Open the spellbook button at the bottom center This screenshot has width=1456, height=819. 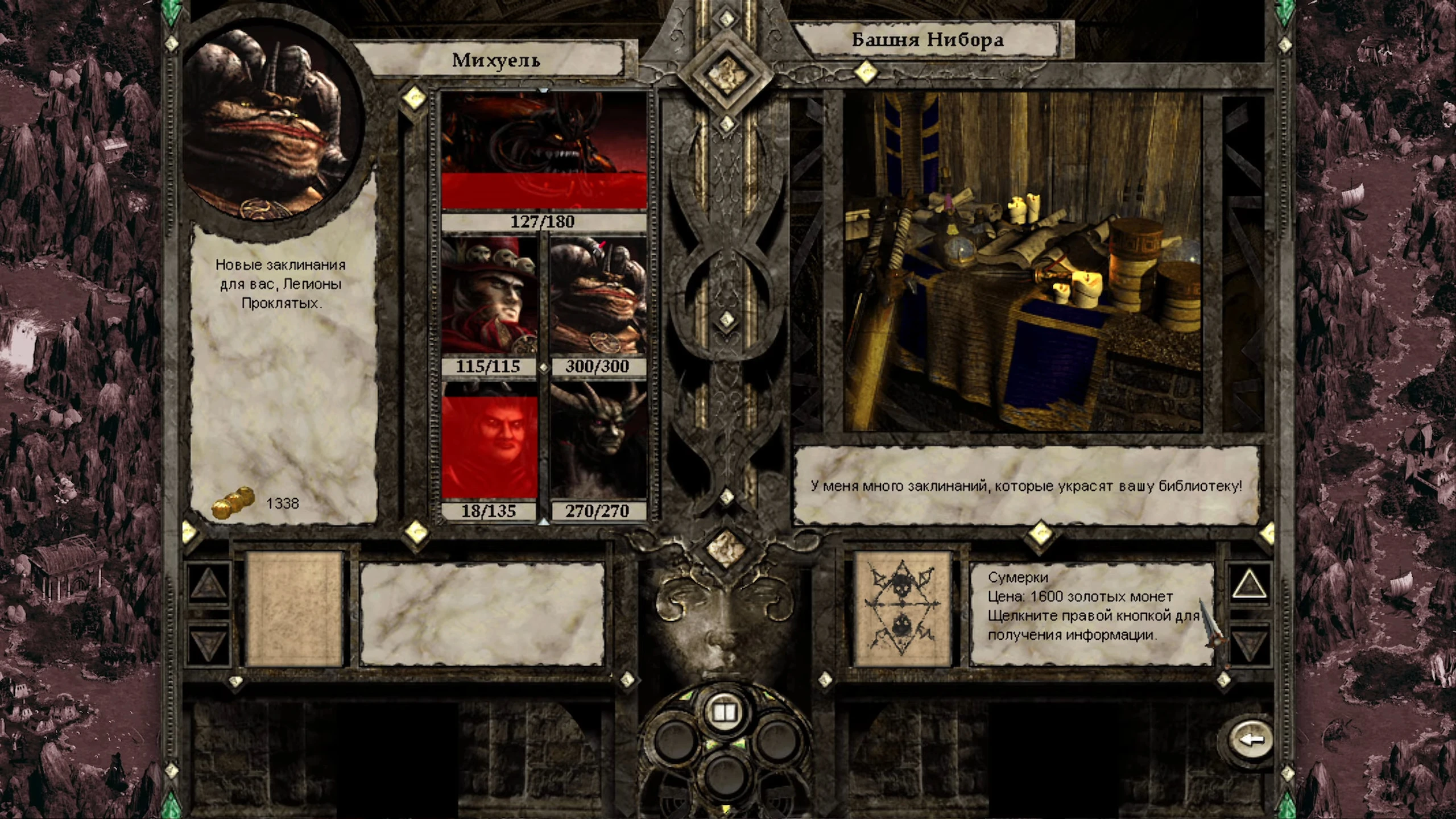click(x=724, y=713)
